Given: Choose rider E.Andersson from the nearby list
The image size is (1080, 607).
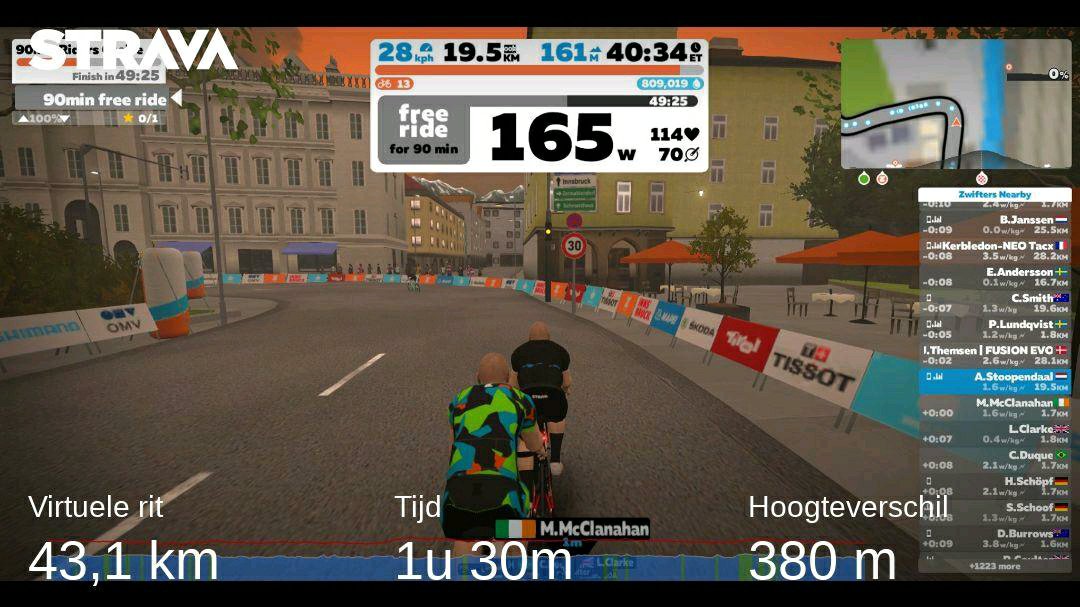Looking at the screenshot, I should coord(994,277).
